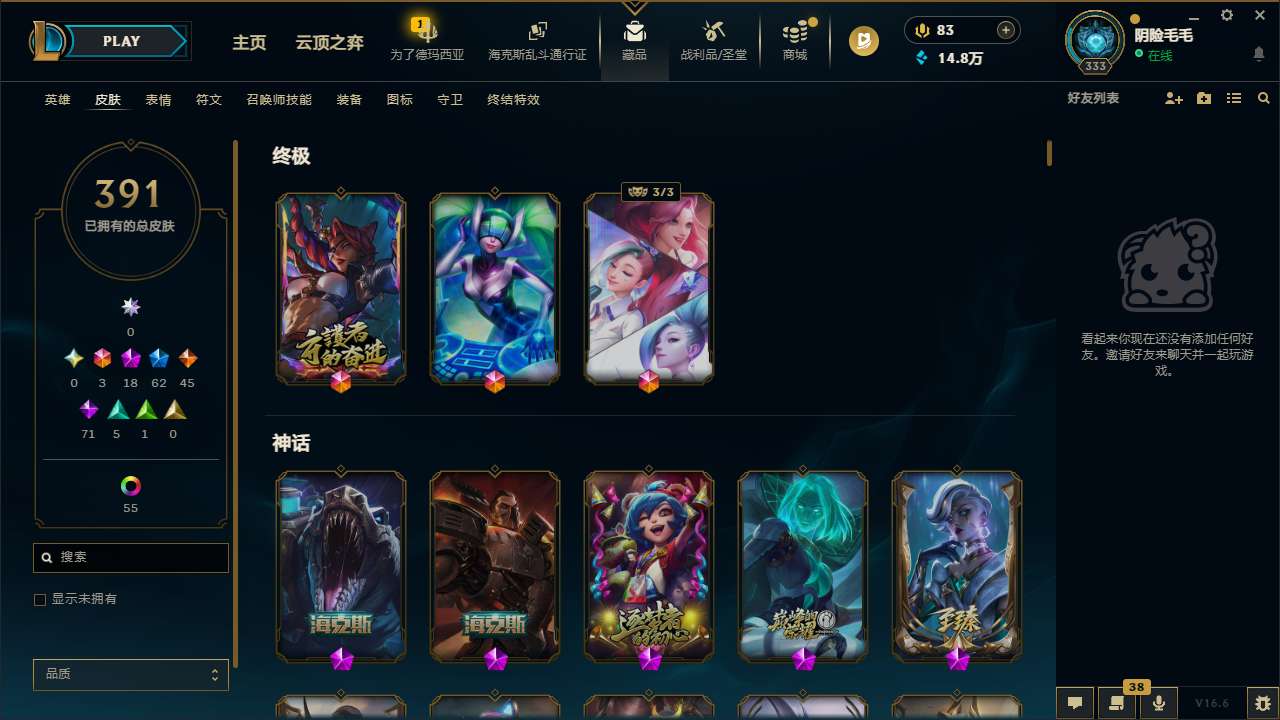The image size is (1280, 720).
Task: Click the friend group folder icon
Action: click(1203, 98)
